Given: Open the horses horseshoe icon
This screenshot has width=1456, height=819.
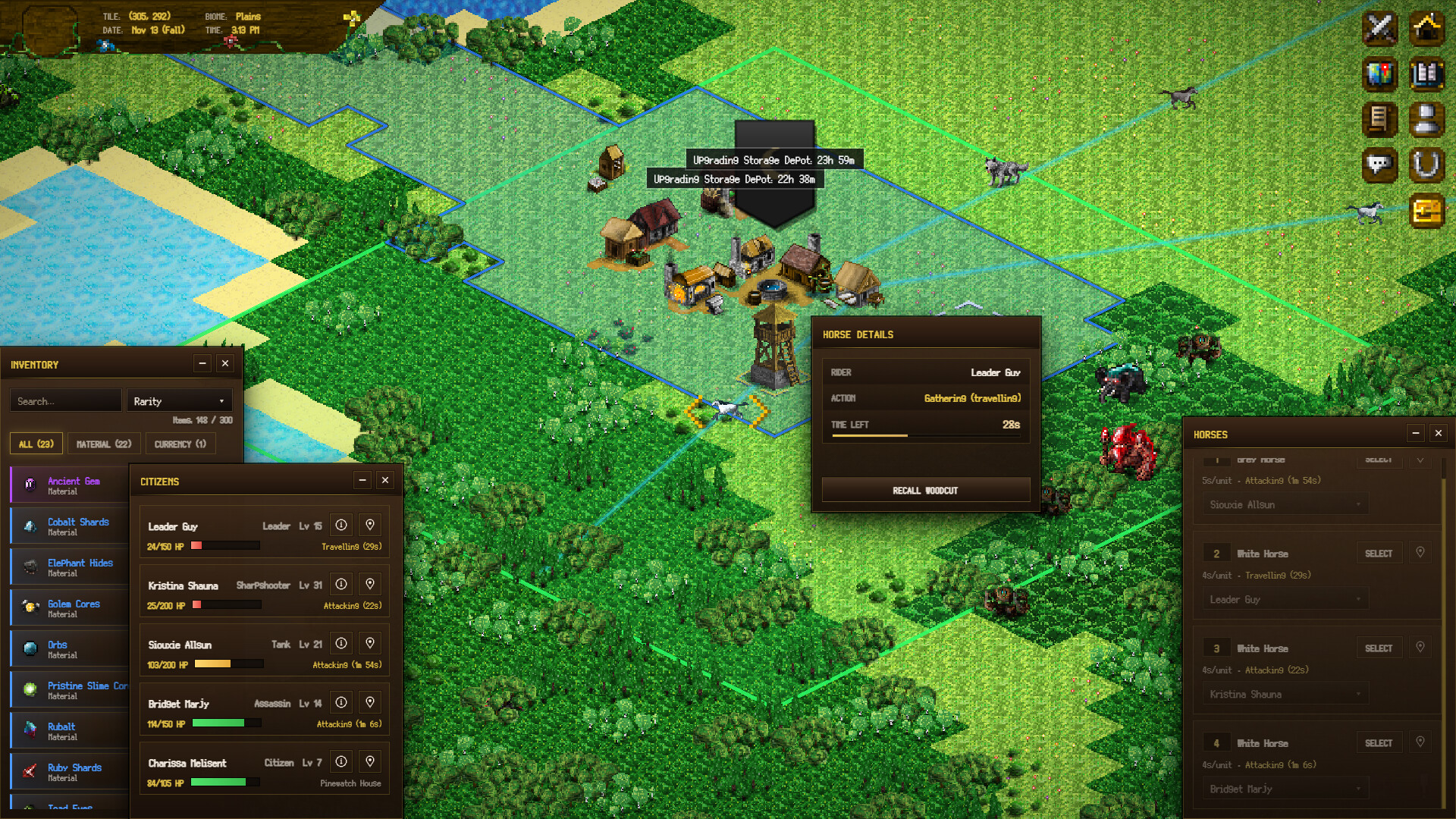Looking at the screenshot, I should coord(1426,165).
